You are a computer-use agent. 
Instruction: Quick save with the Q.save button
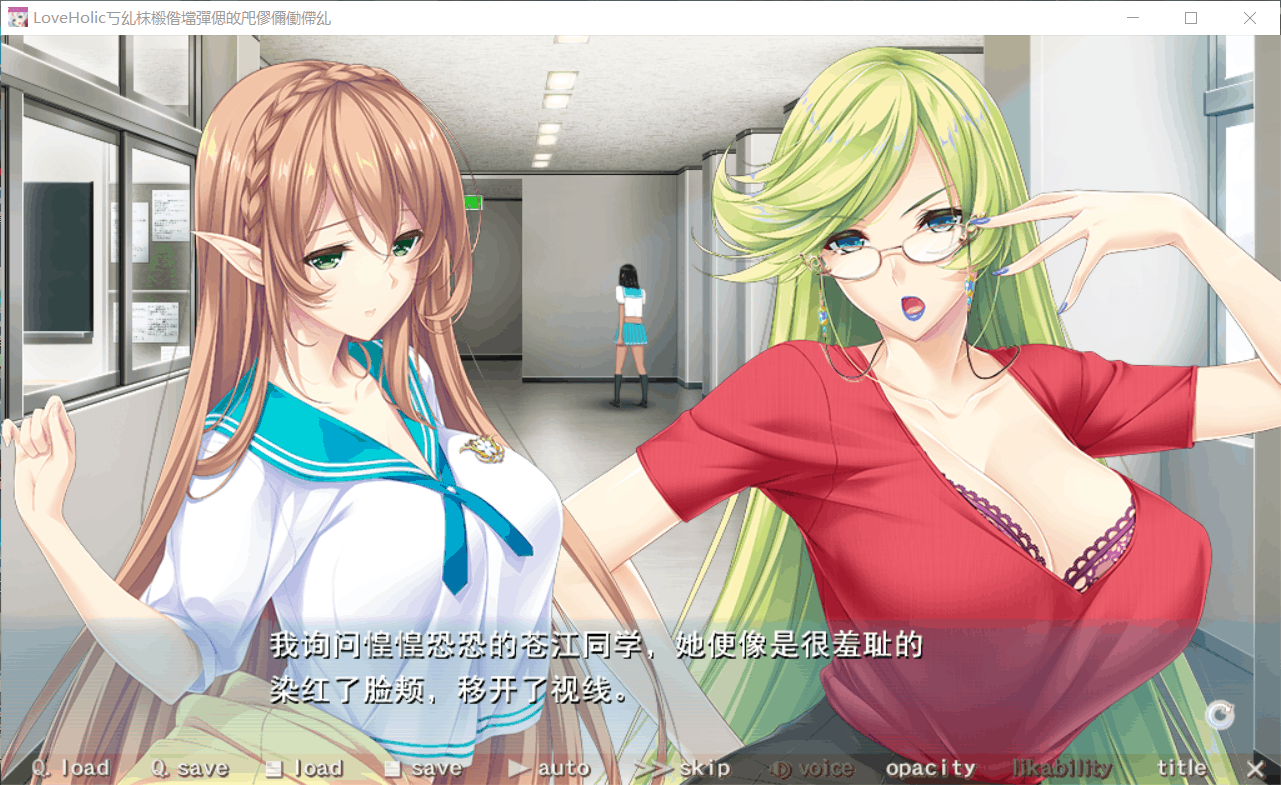pos(190,768)
